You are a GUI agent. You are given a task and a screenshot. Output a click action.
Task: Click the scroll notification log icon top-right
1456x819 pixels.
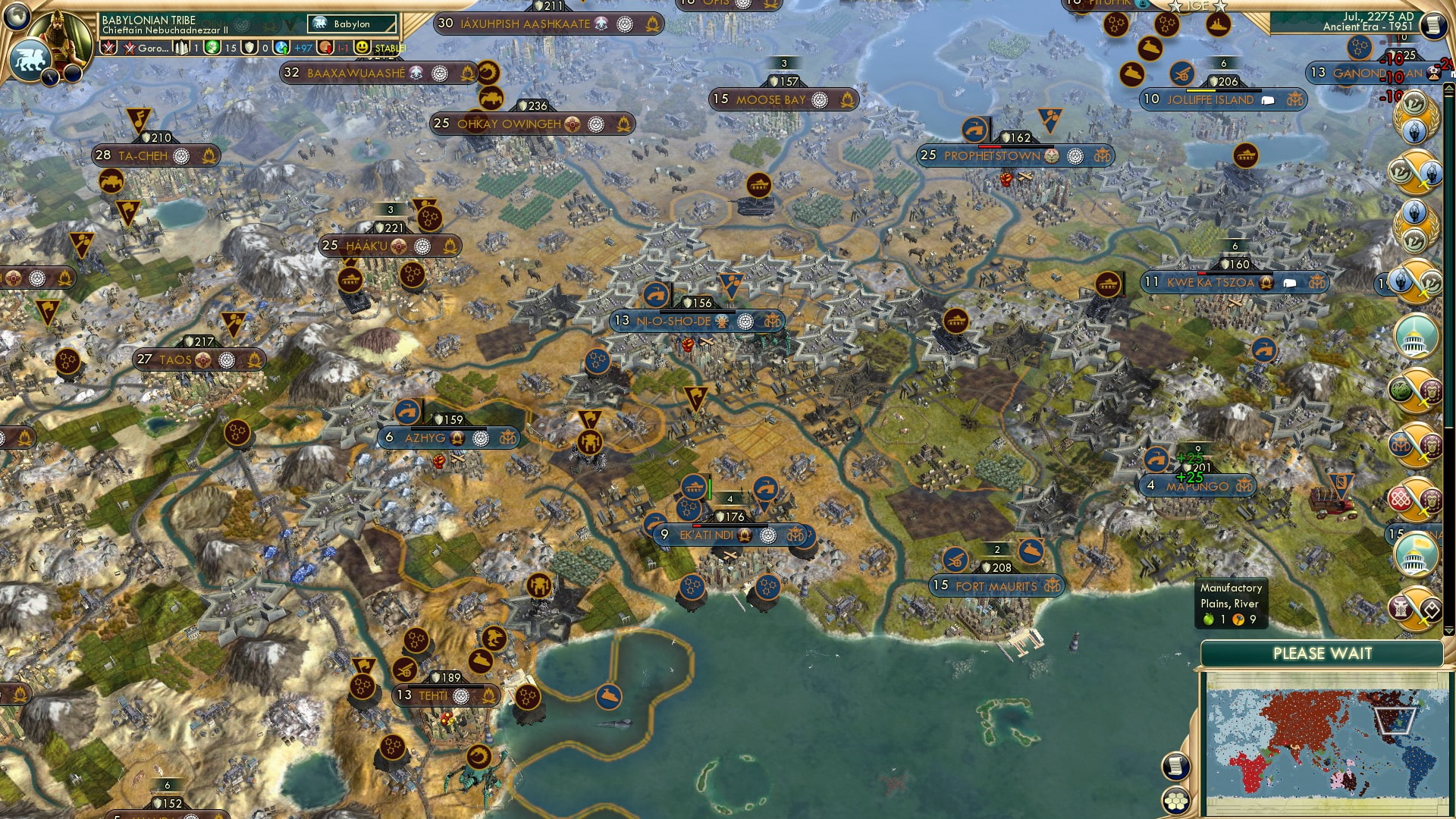pos(1436,23)
